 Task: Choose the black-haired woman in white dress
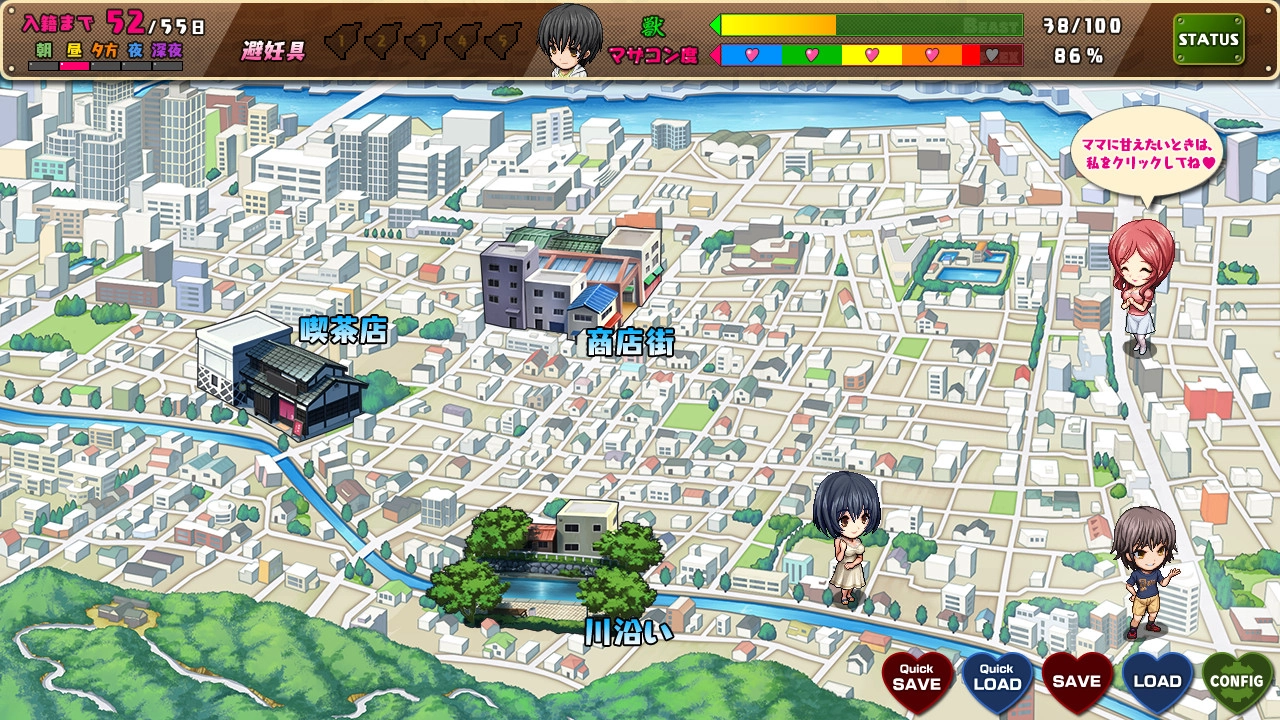pos(846,535)
